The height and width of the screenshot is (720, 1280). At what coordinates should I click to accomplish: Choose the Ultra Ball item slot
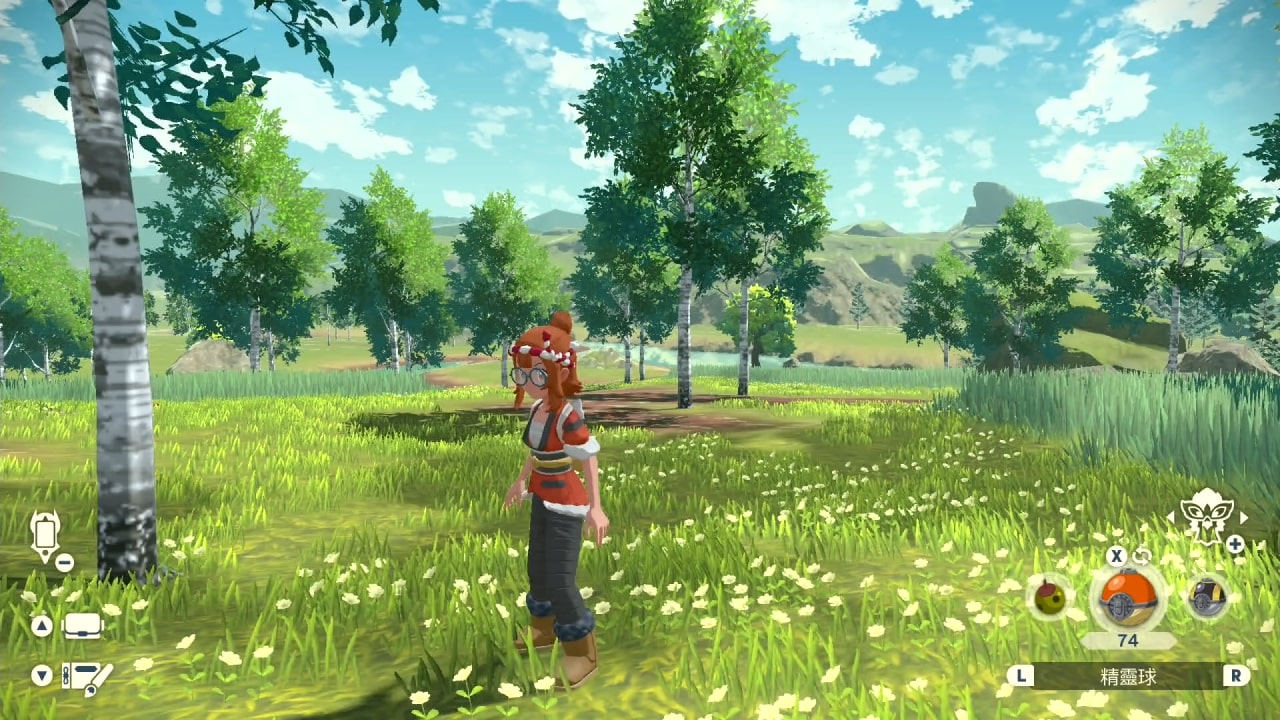(1207, 597)
